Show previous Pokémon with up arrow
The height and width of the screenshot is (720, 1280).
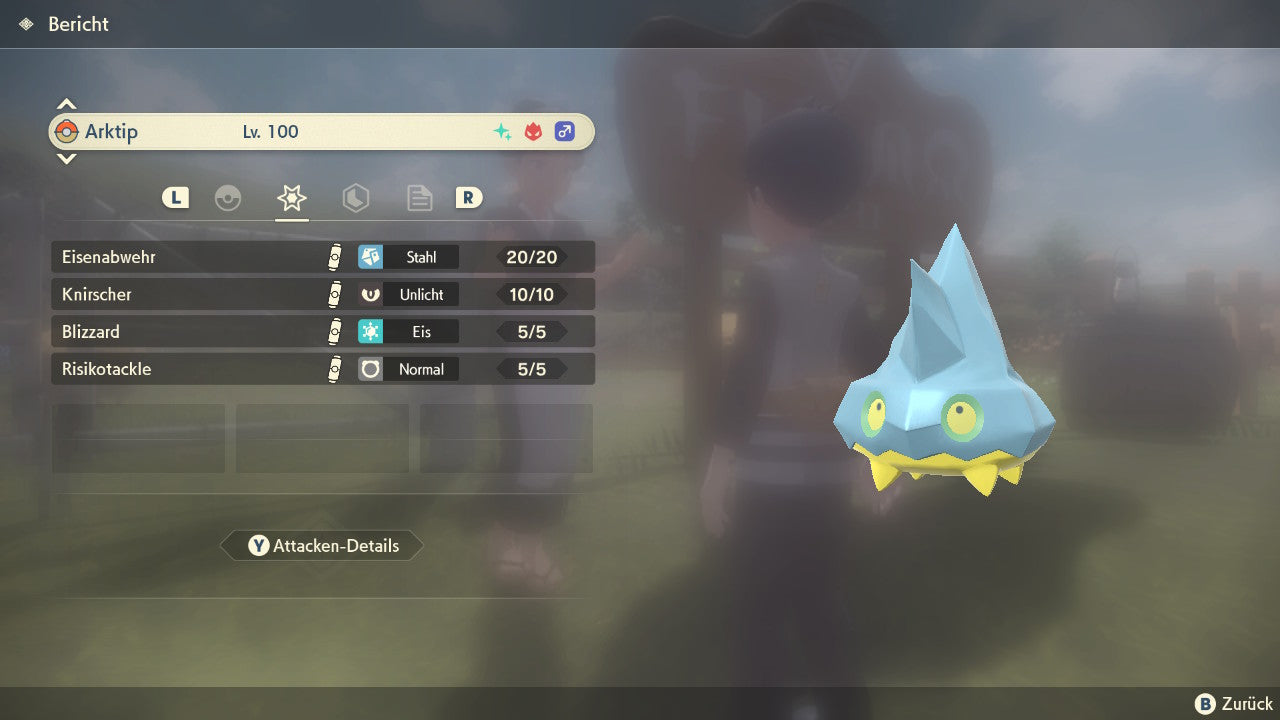(66, 104)
